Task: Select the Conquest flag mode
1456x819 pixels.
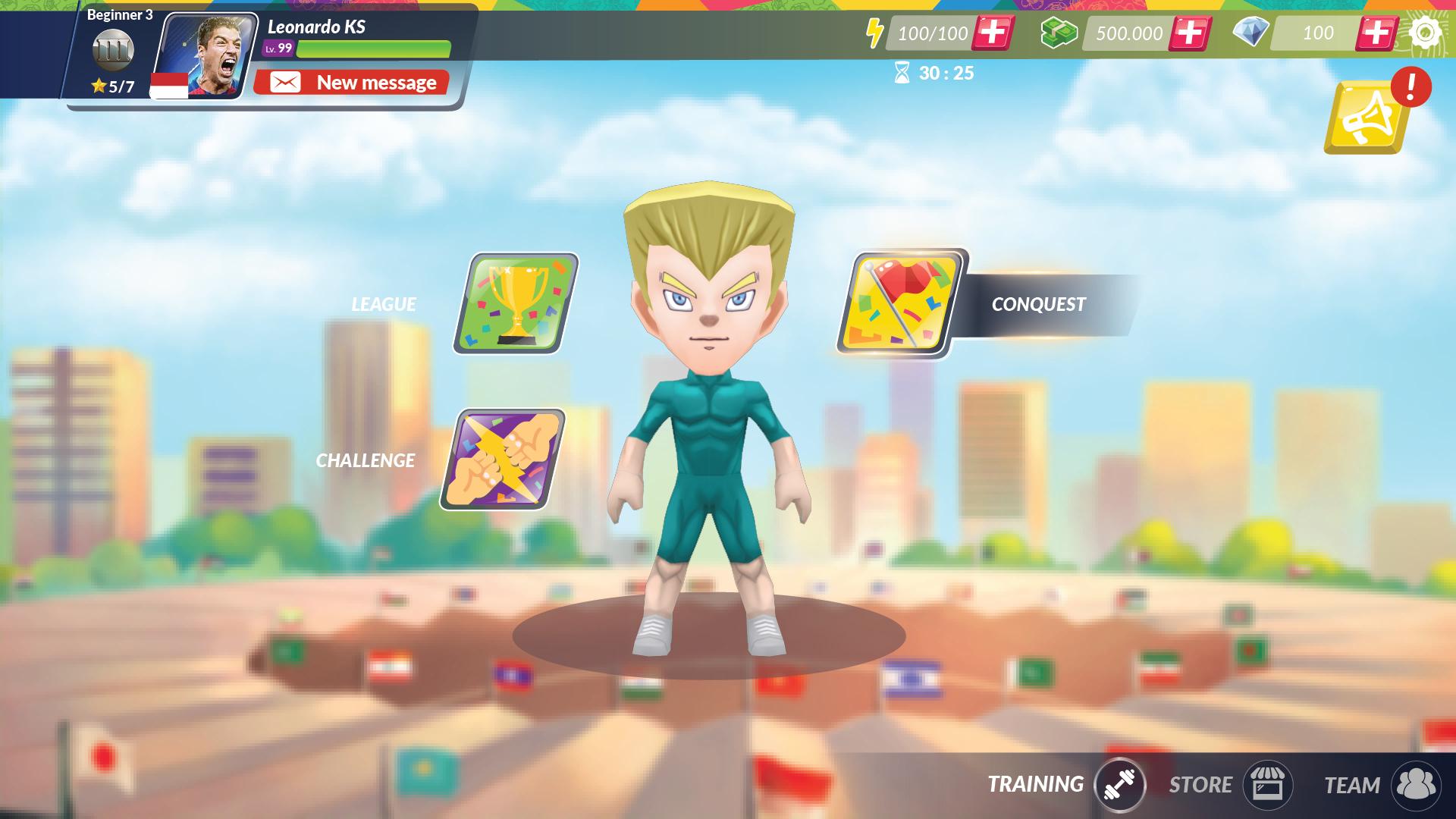Action: click(x=900, y=303)
